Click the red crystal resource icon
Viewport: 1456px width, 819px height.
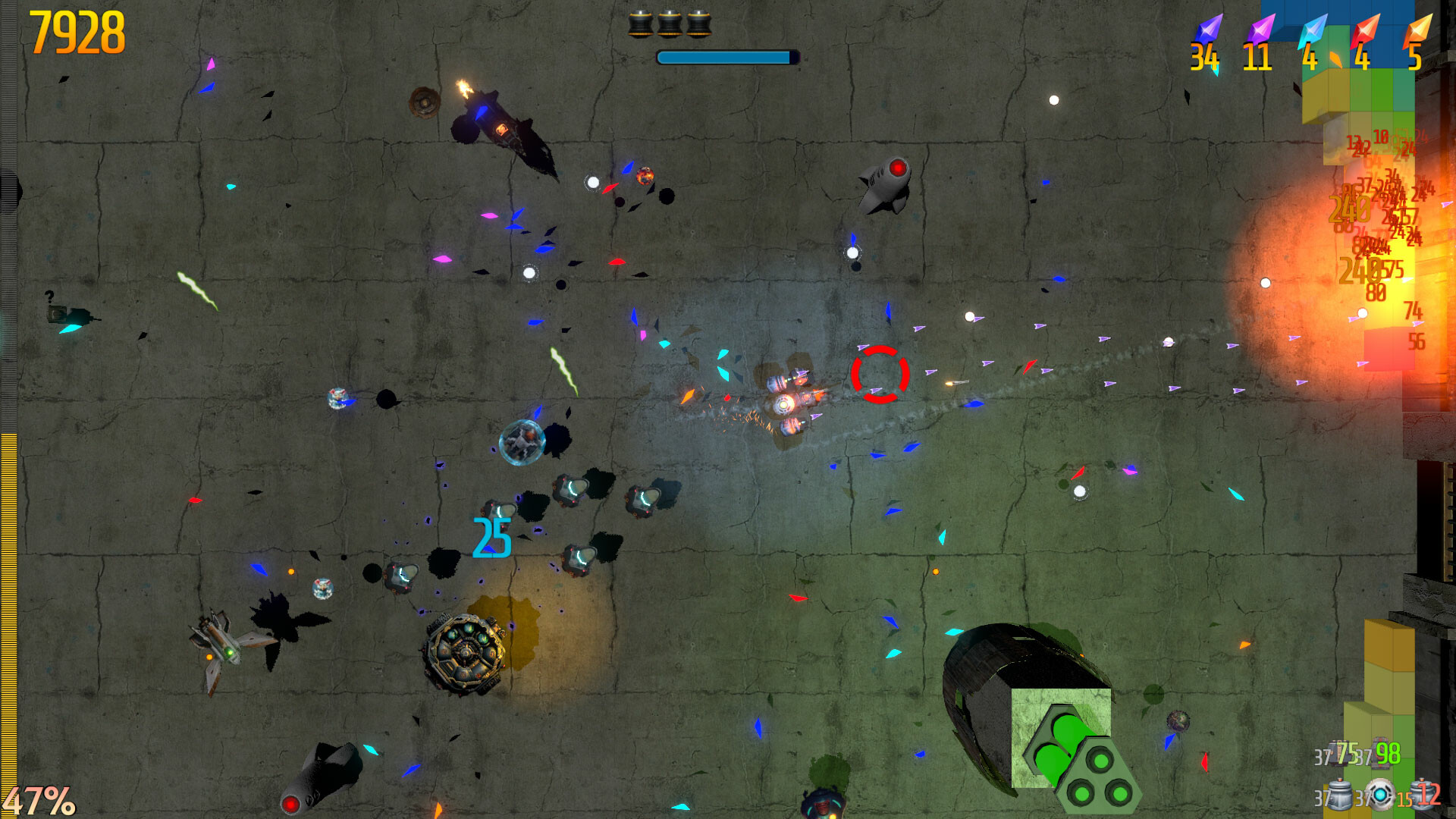coord(1365,30)
